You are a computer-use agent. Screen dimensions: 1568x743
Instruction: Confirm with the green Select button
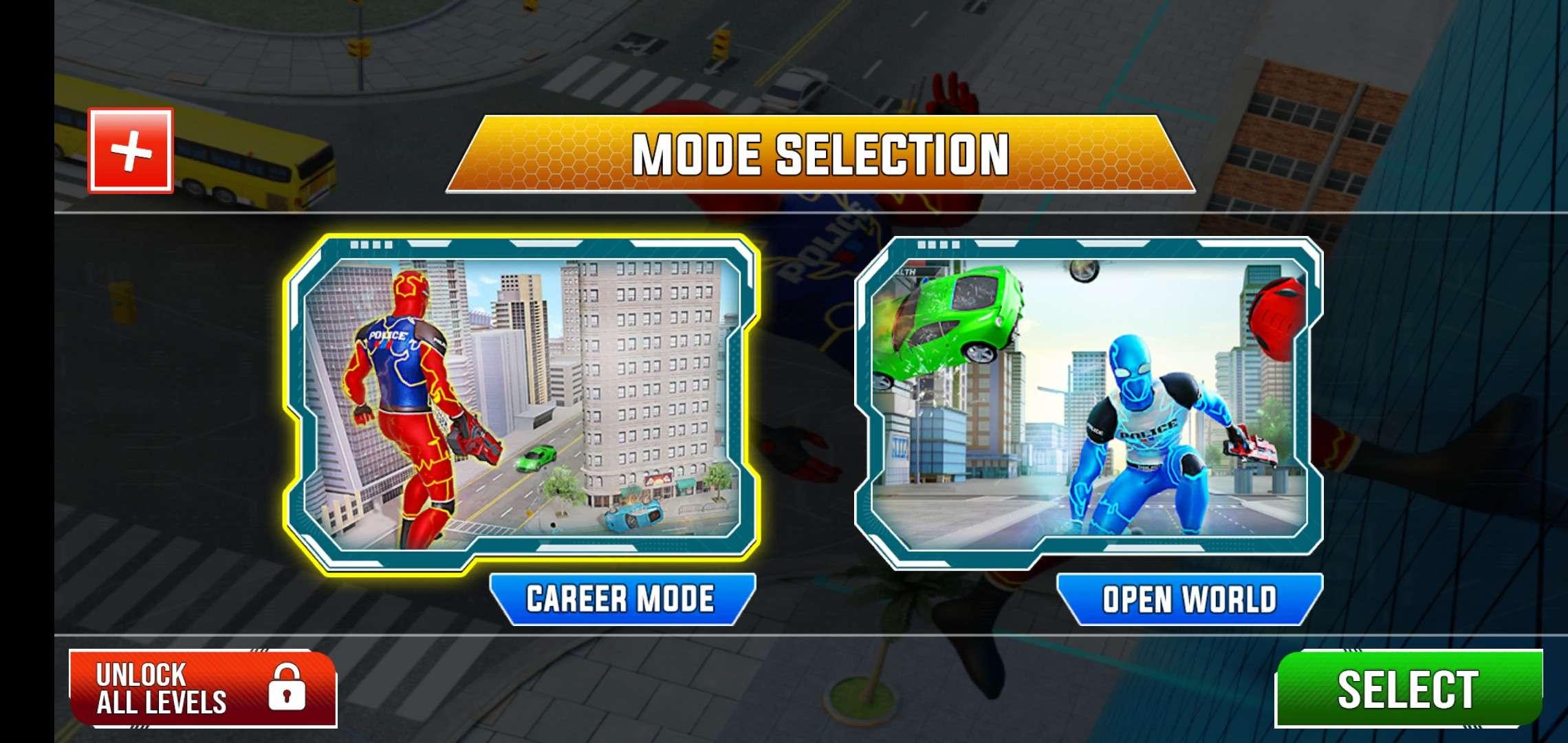[x=1408, y=689]
